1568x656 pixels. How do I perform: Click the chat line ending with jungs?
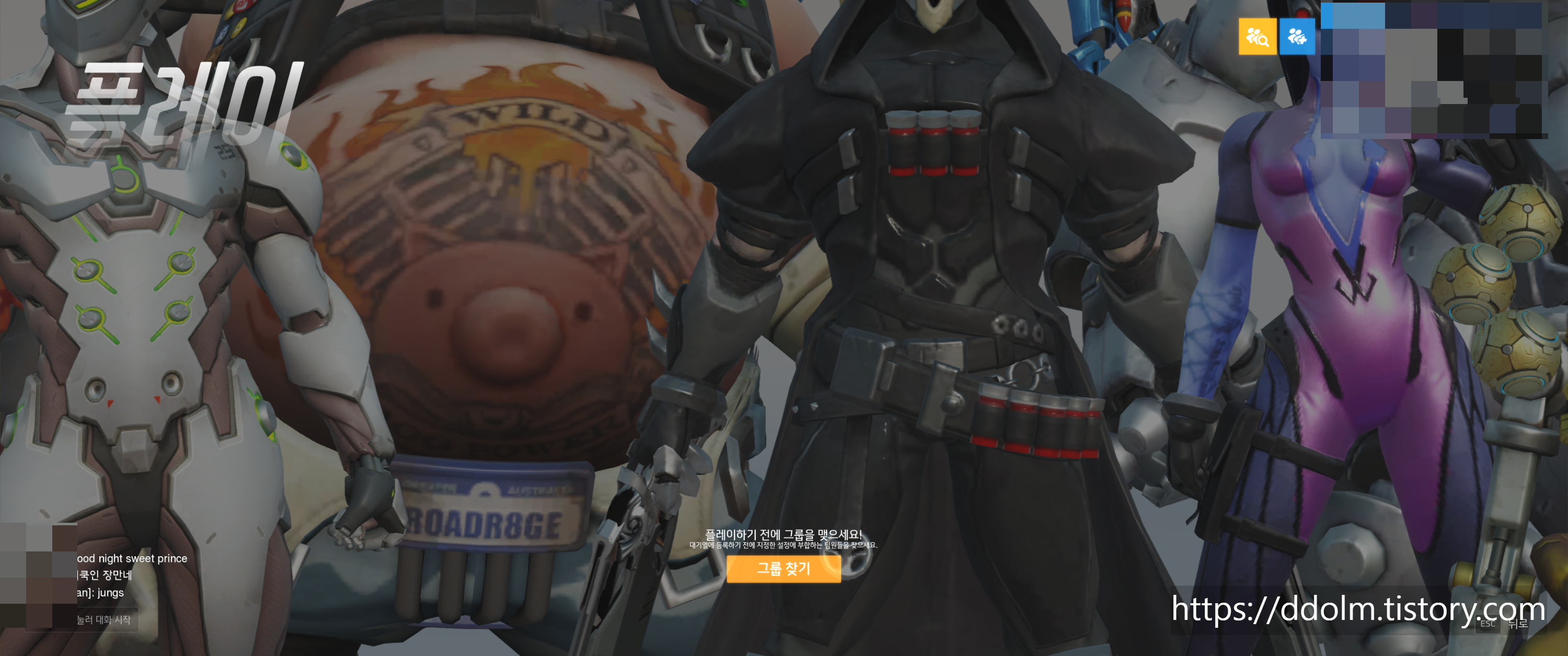click(x=100, y=593)
